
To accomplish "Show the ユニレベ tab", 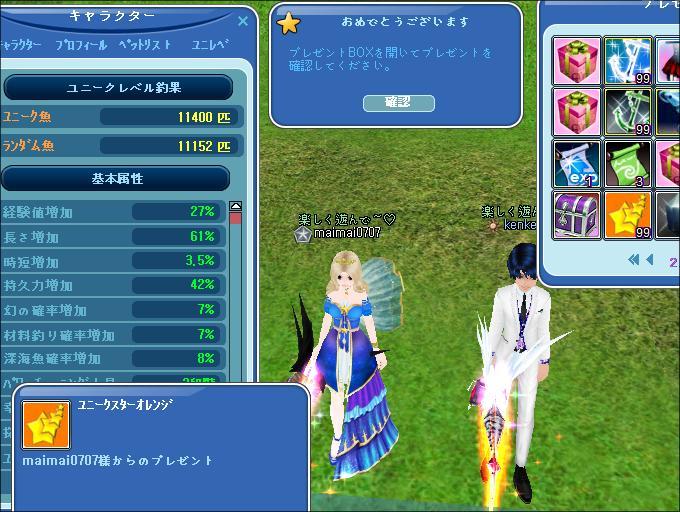I will tap(210, 45).
